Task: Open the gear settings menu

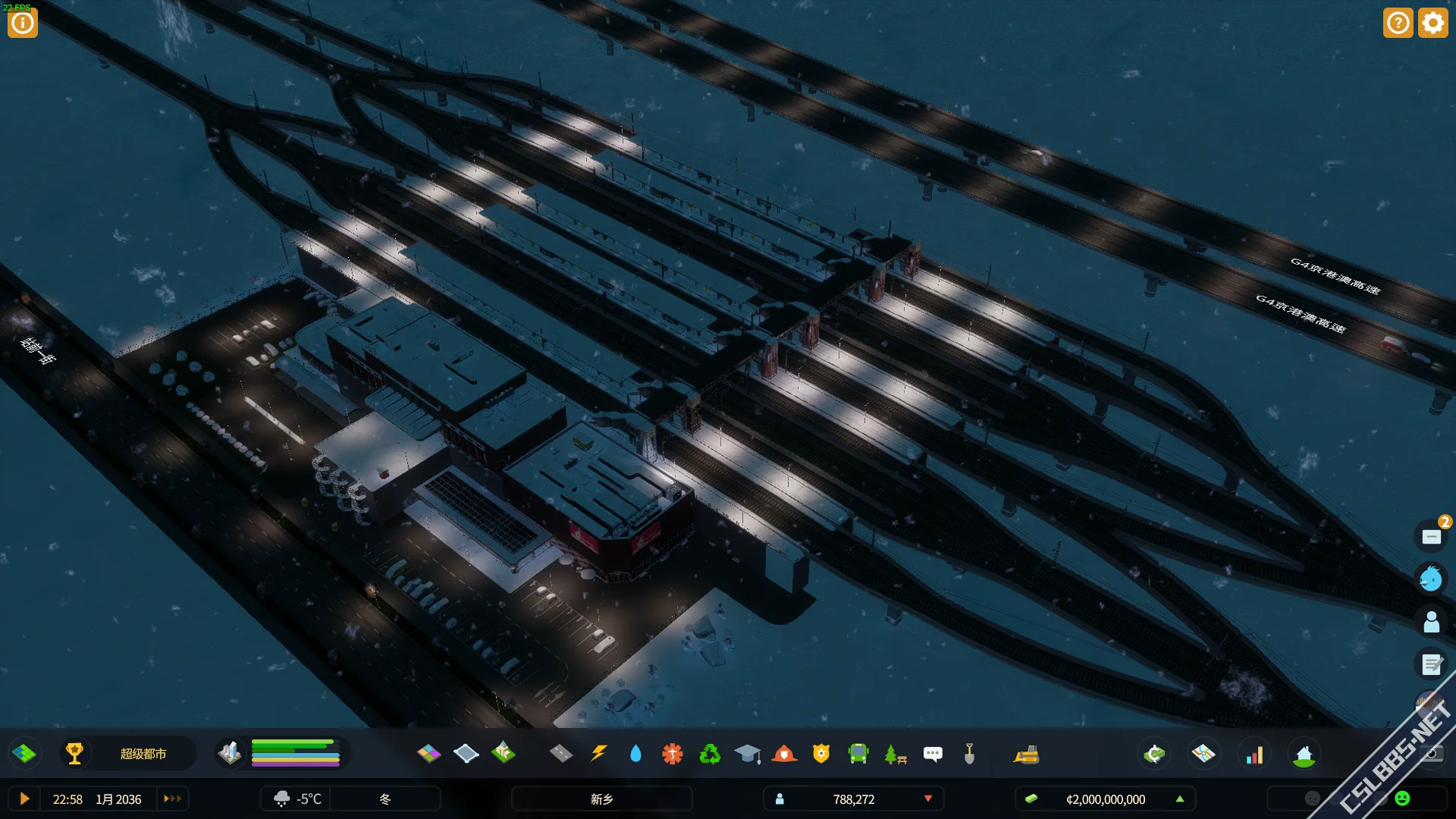Action: click(1432, 23)
